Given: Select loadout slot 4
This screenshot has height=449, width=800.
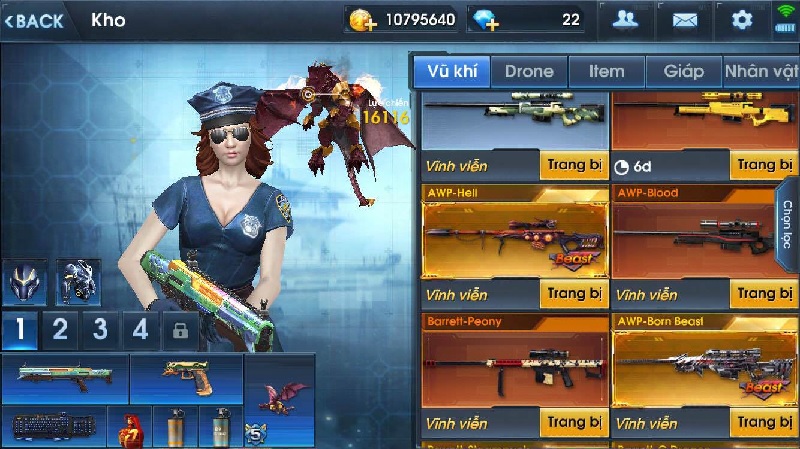Looking at the screenshot, I should coord(141,330).
